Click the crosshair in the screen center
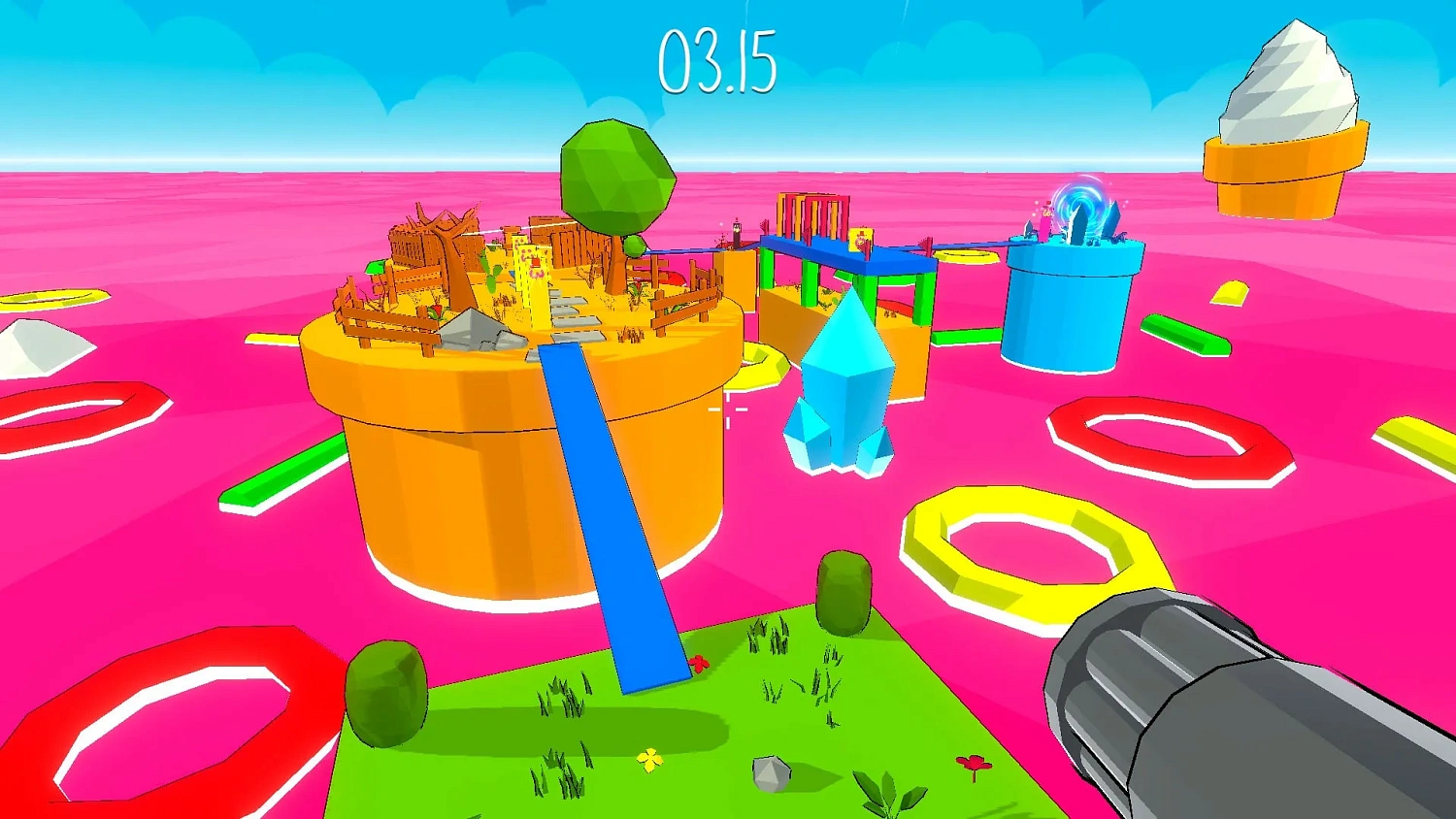 point(730,411)
